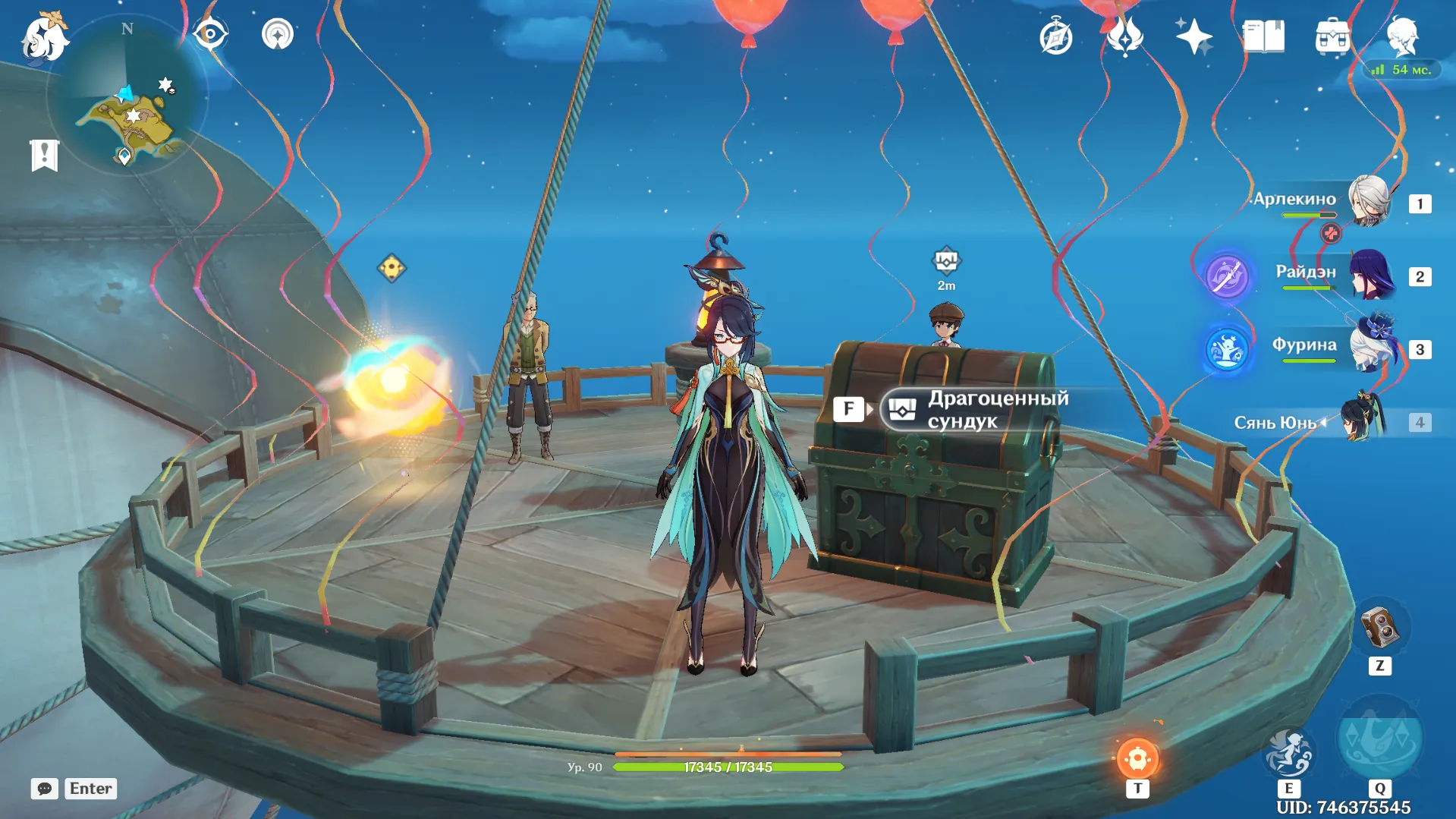This screenshot has width=1456, height=819.
Task: Open the character screen icon
Action: coord(1401,34)
